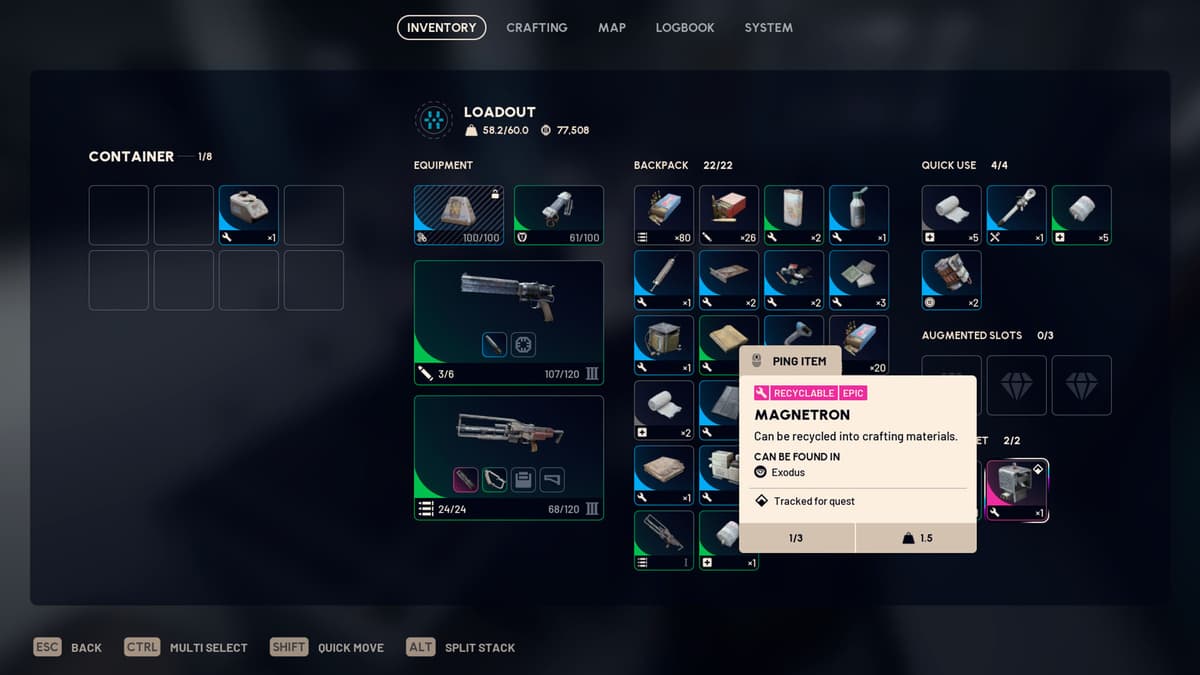Select the Magnetron in the safe pocket
1200x675 pixels.
click(x=1017, y=490)
